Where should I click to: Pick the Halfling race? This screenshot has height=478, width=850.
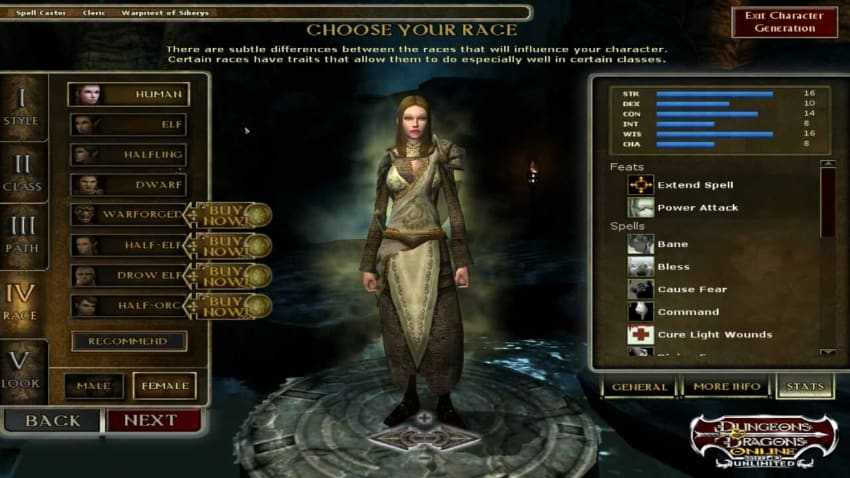tap(128, 155)
